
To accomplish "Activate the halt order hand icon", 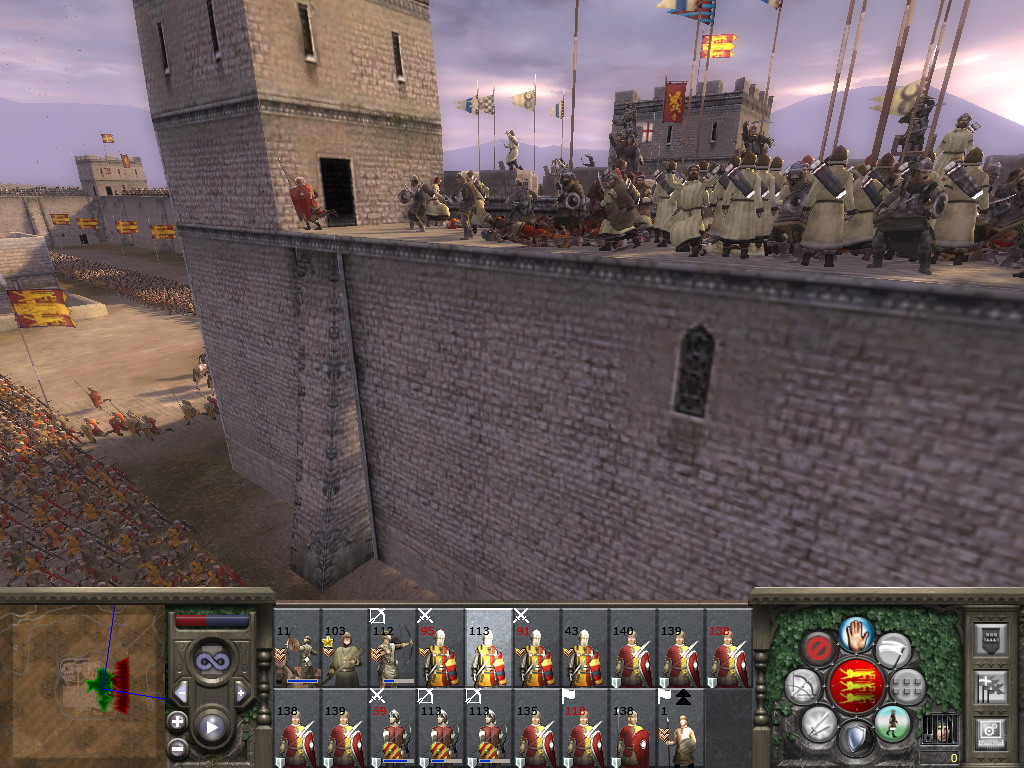I will (x=856, y=634).
